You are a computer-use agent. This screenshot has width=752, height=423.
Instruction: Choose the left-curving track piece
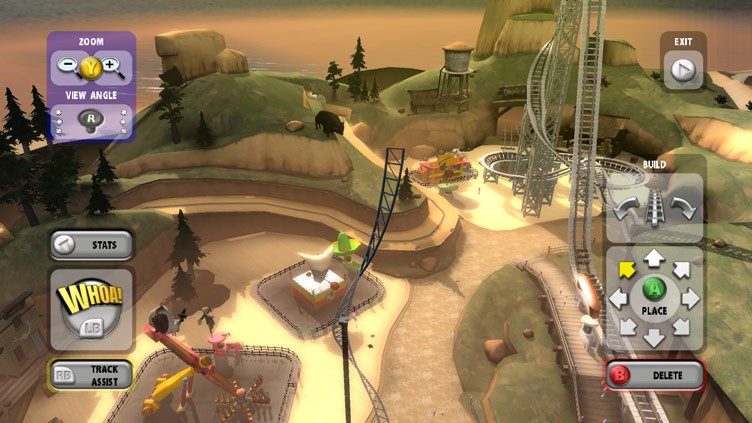[x=627, y=208]
